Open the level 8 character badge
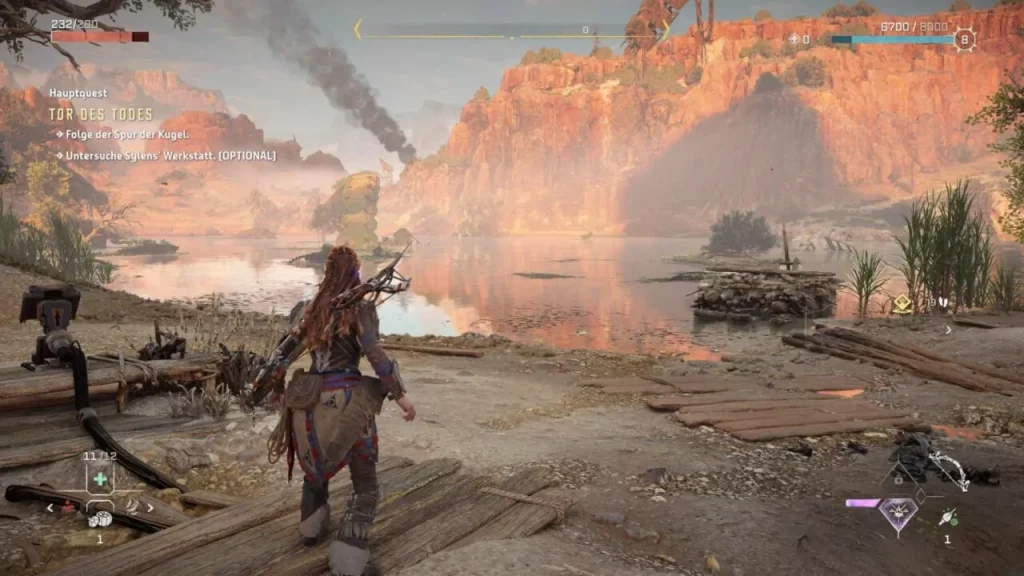The image size is (1024, 576). coord(964,40)
